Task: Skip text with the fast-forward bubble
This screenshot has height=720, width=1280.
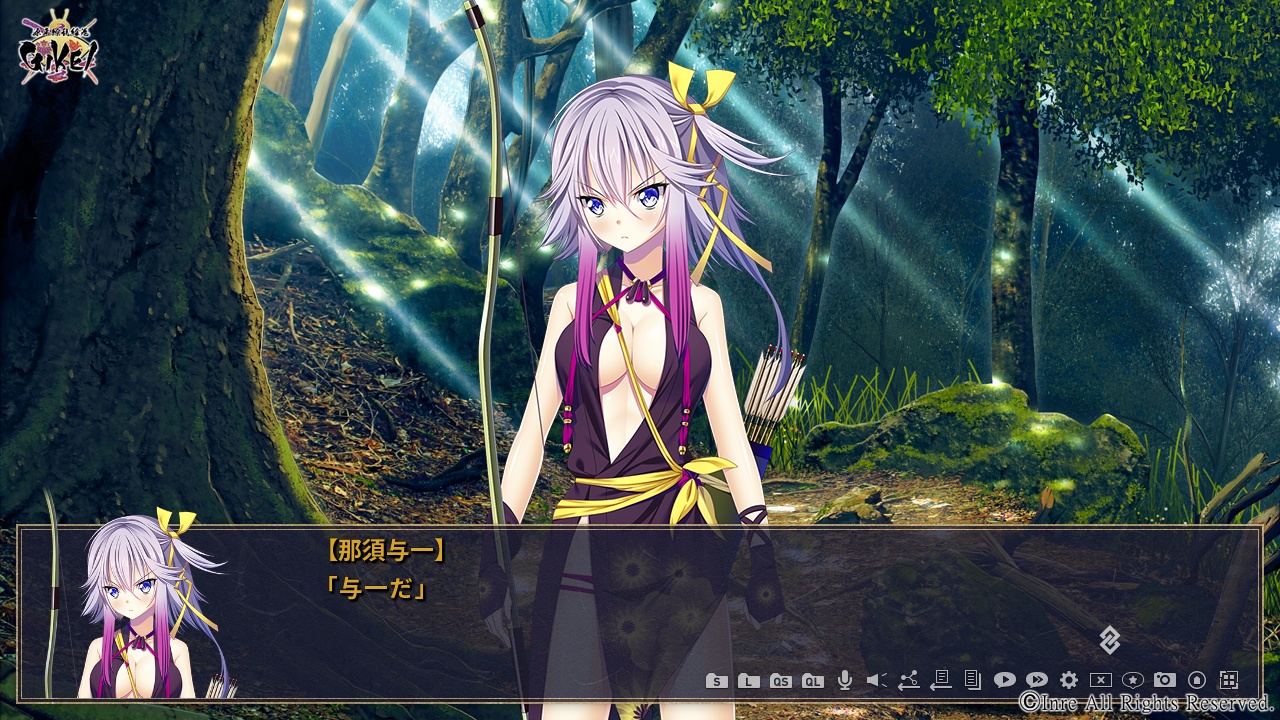Action: pos(1037,681)
